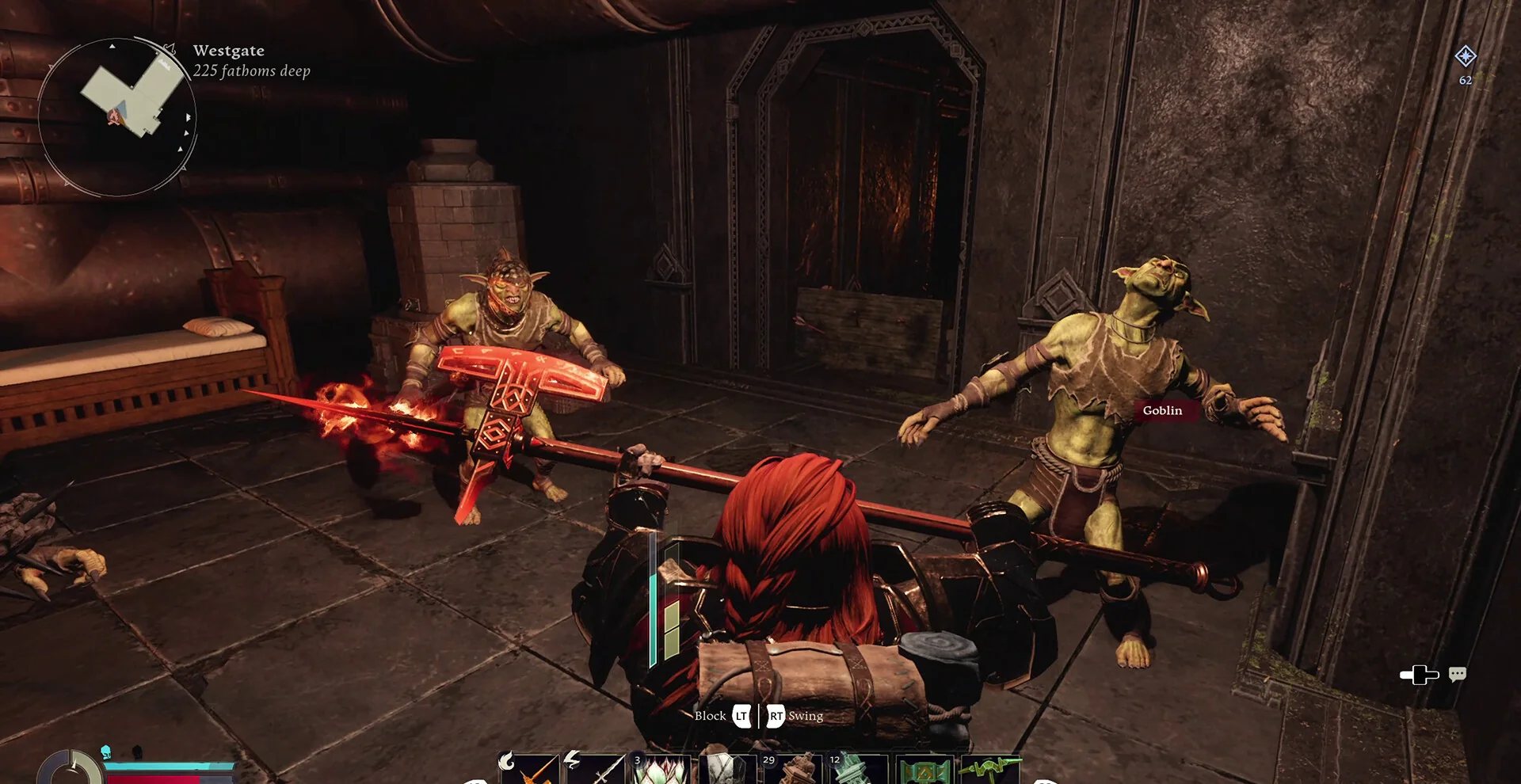Select the steel sword hotbar slot

(596, 770)
